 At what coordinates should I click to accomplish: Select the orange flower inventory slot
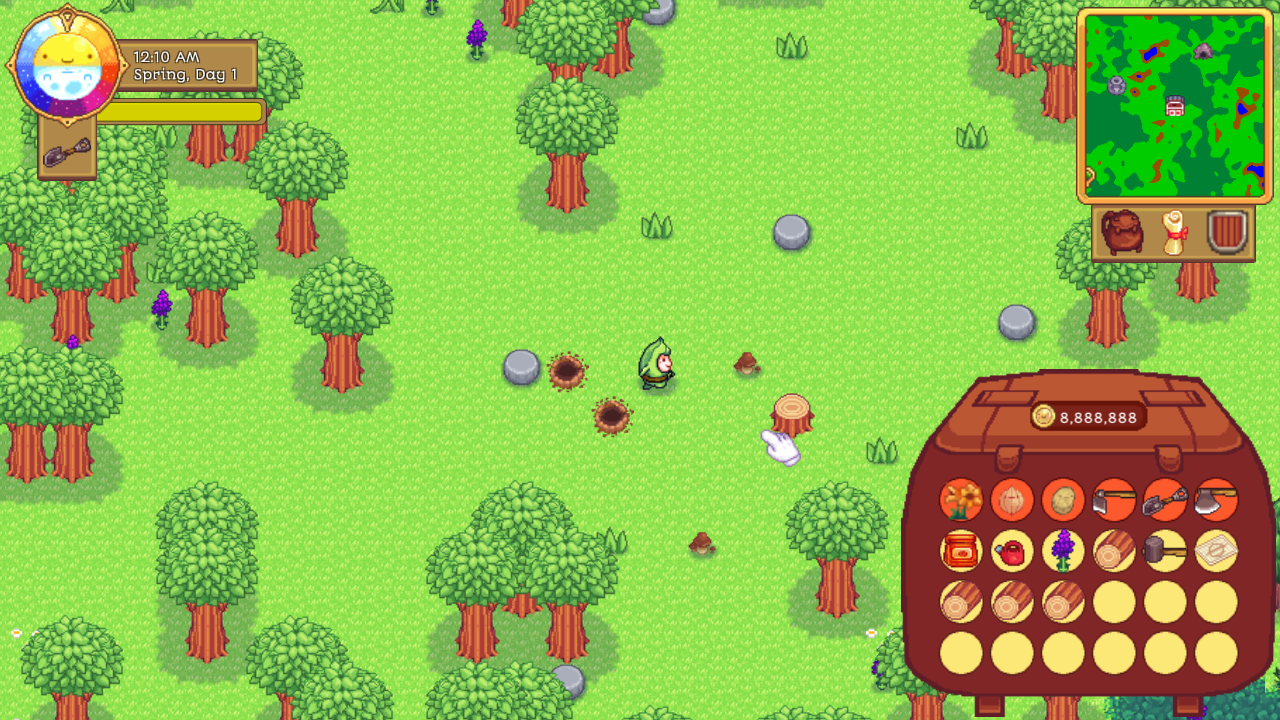click(x=960, y=499)
